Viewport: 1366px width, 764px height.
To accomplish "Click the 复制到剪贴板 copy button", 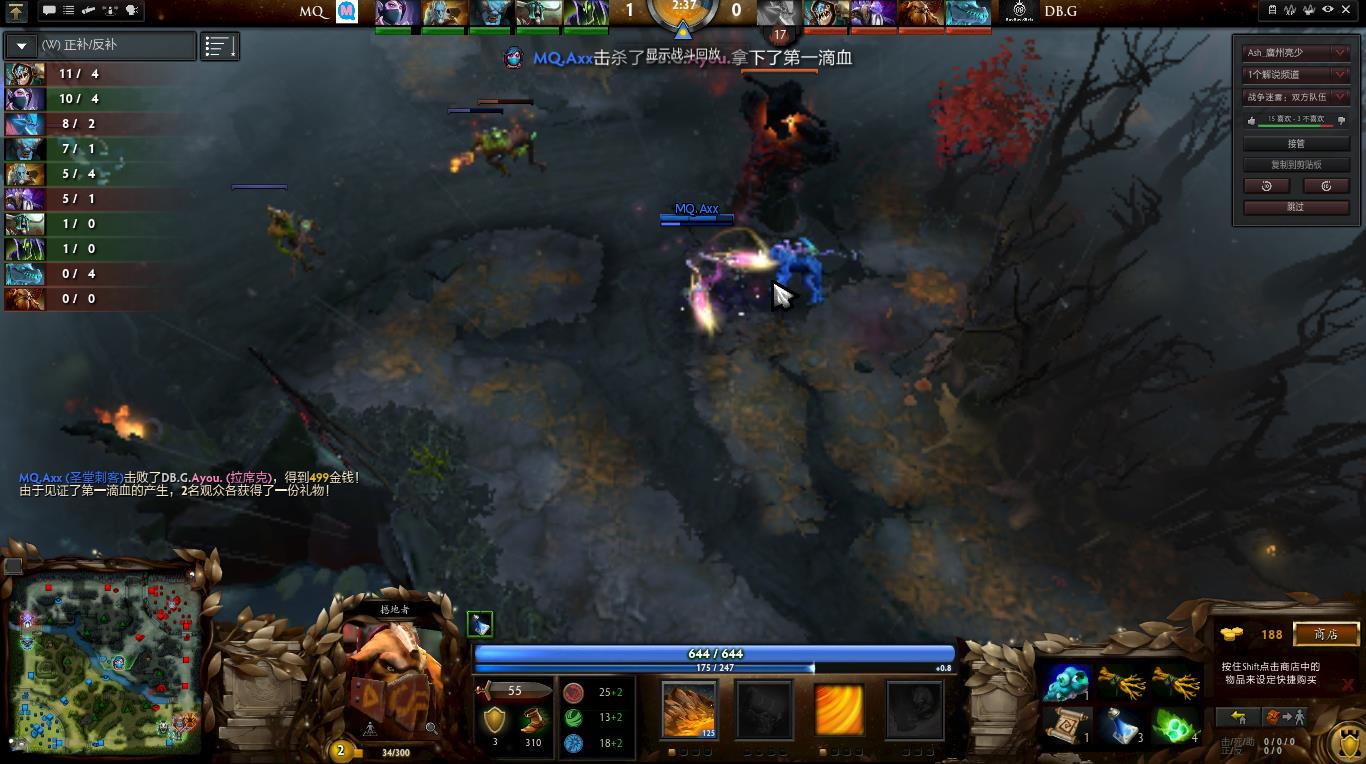I will click(x=1296, y=165).
